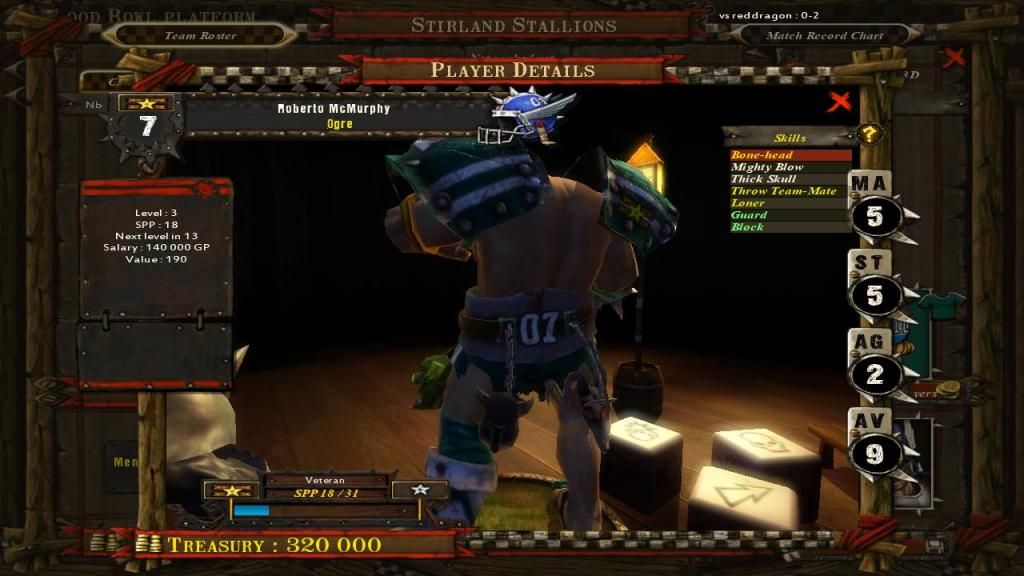
Task: Select the Mighty Blow skill
Action: (x=789, y=167)
